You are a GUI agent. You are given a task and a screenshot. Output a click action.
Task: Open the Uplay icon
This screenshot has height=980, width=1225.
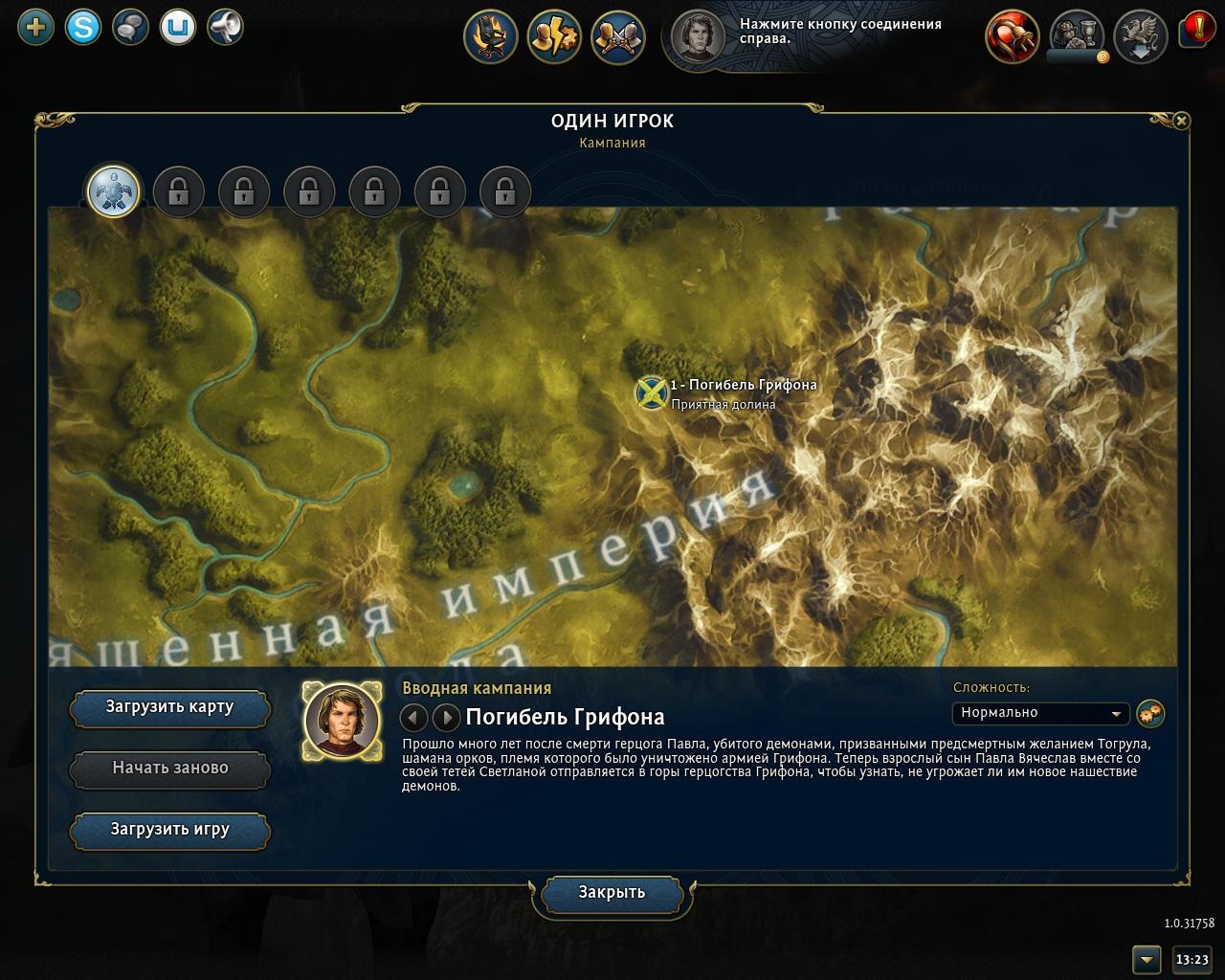(177, 27)
